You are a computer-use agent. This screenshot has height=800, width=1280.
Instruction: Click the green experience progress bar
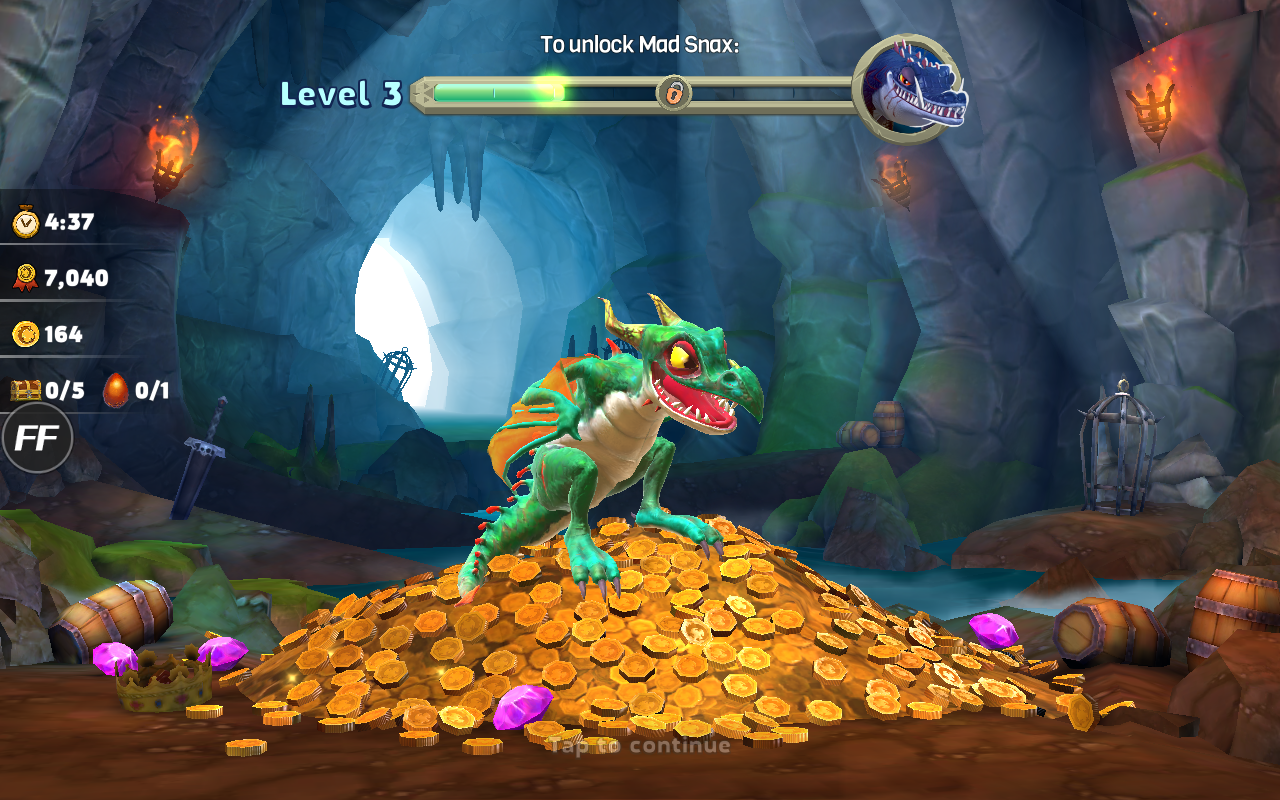tap(500, 93)
